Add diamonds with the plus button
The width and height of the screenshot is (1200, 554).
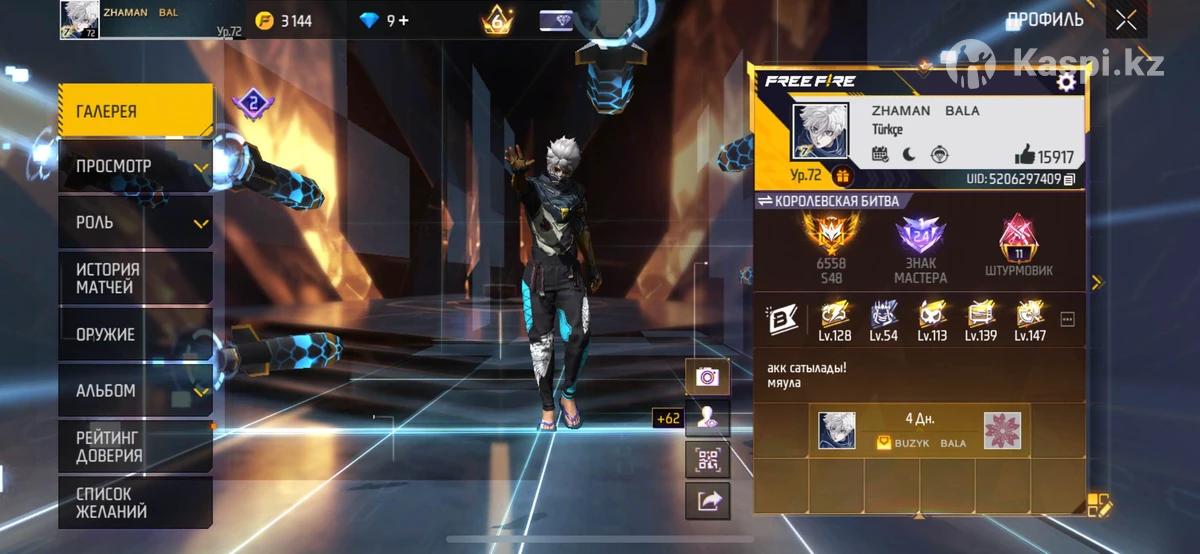[404, 20]
